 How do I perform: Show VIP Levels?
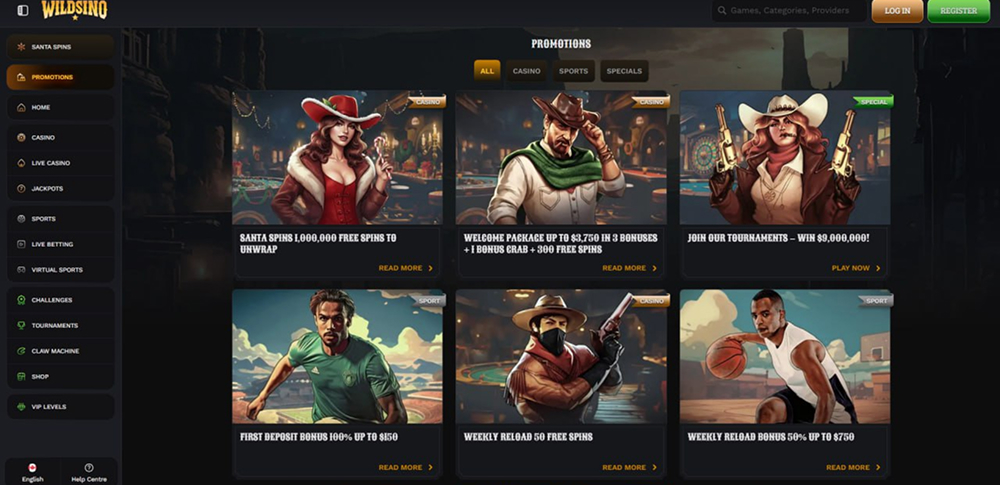click(59, 407)
